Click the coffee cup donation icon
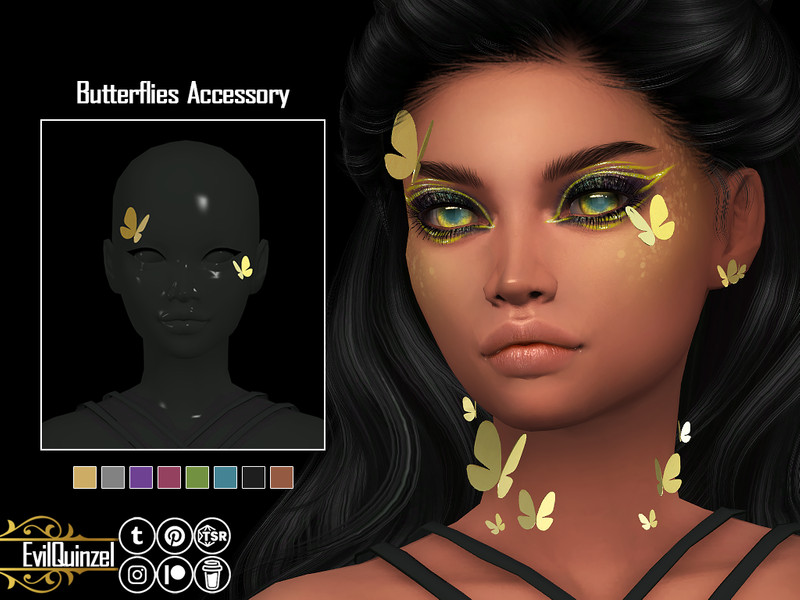Viewport: 800px width, 600px height. [x=212, y=574]
